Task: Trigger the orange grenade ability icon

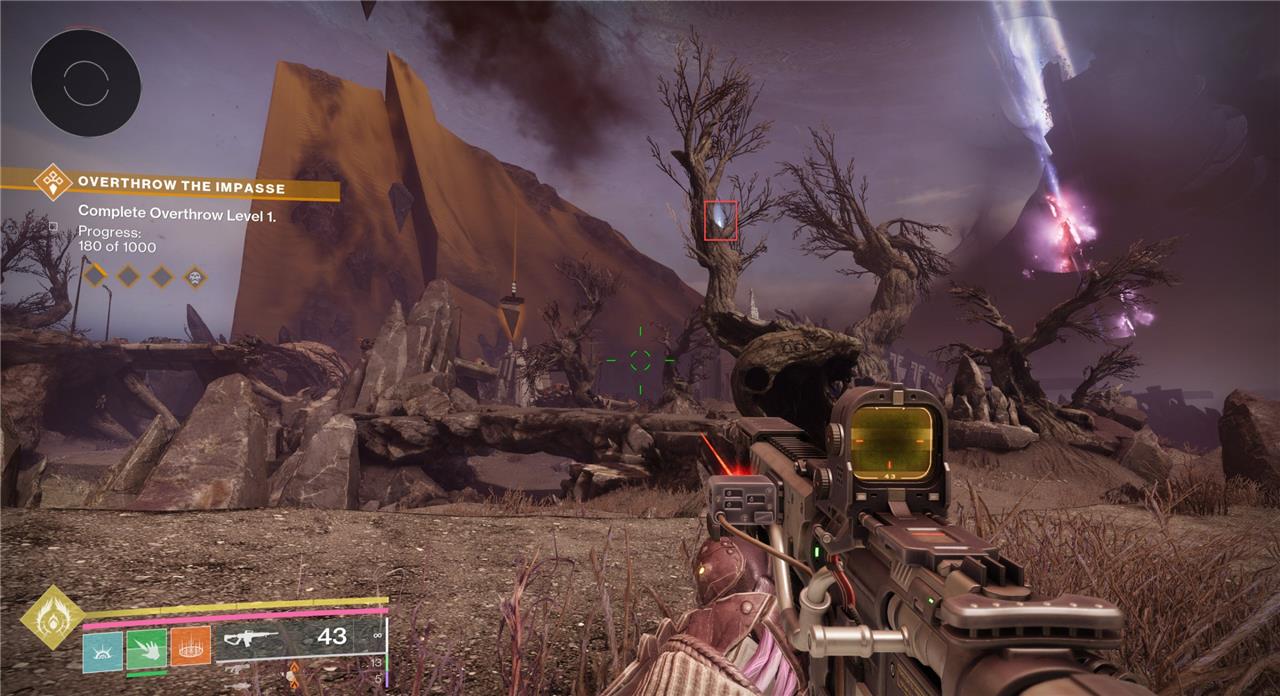Action: pos(190,649)
